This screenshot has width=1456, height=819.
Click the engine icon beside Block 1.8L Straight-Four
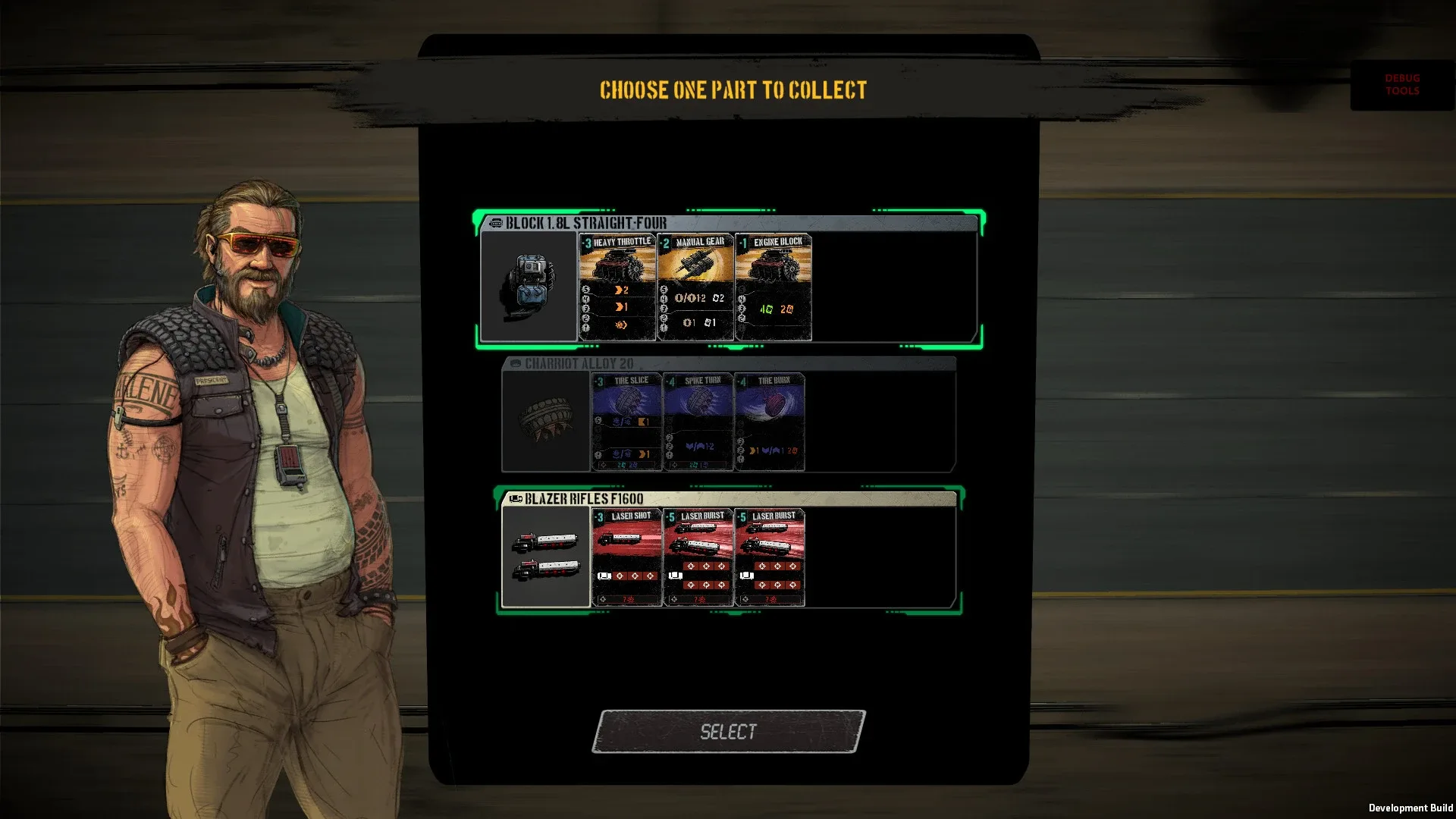pos(497,224)
